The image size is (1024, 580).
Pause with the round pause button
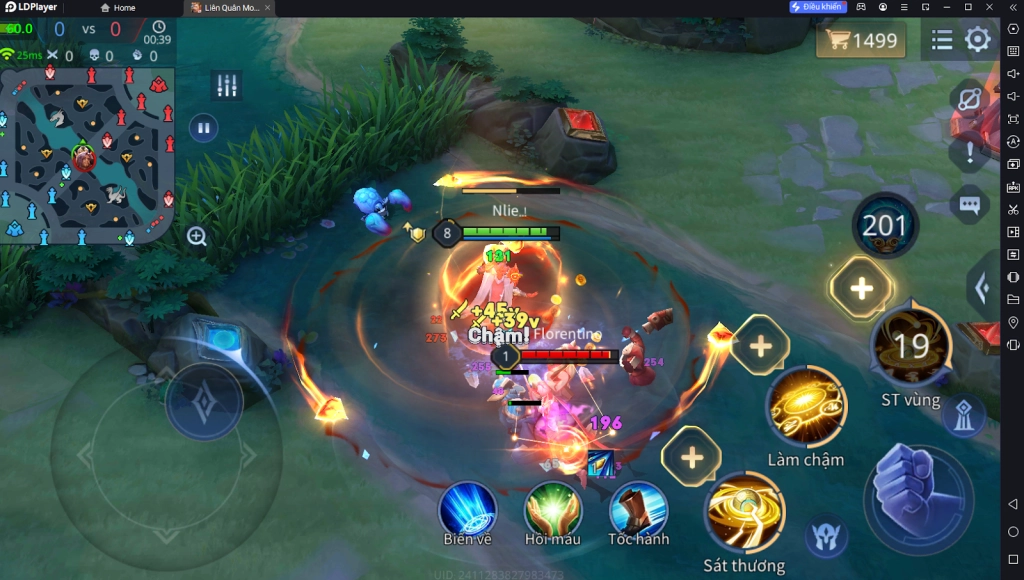tap(203, 128)
